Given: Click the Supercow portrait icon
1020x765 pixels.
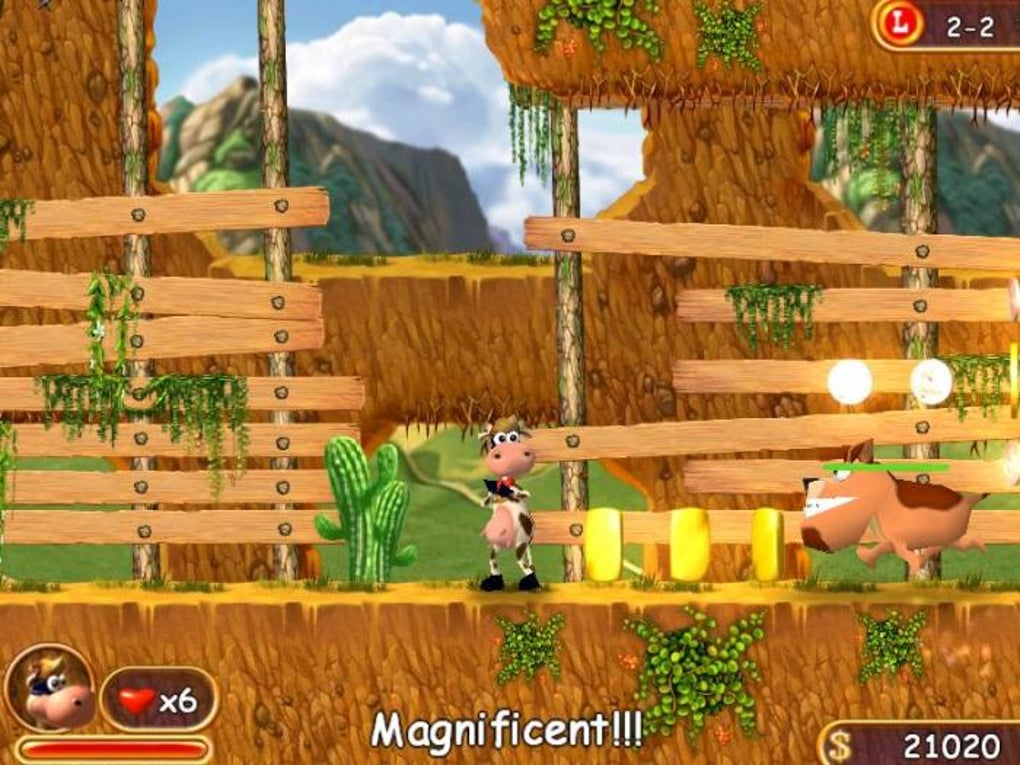Looking at the screenshot, I should (49, 688).
